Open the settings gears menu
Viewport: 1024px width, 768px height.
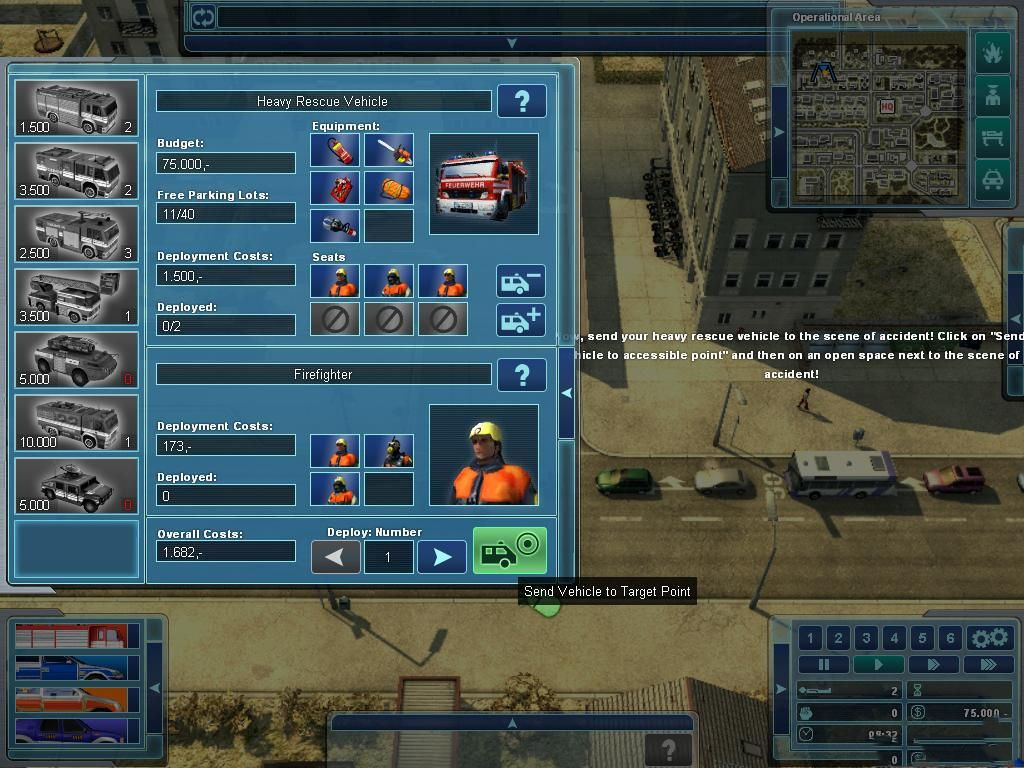pyautogui.click(x=989, y=638)
